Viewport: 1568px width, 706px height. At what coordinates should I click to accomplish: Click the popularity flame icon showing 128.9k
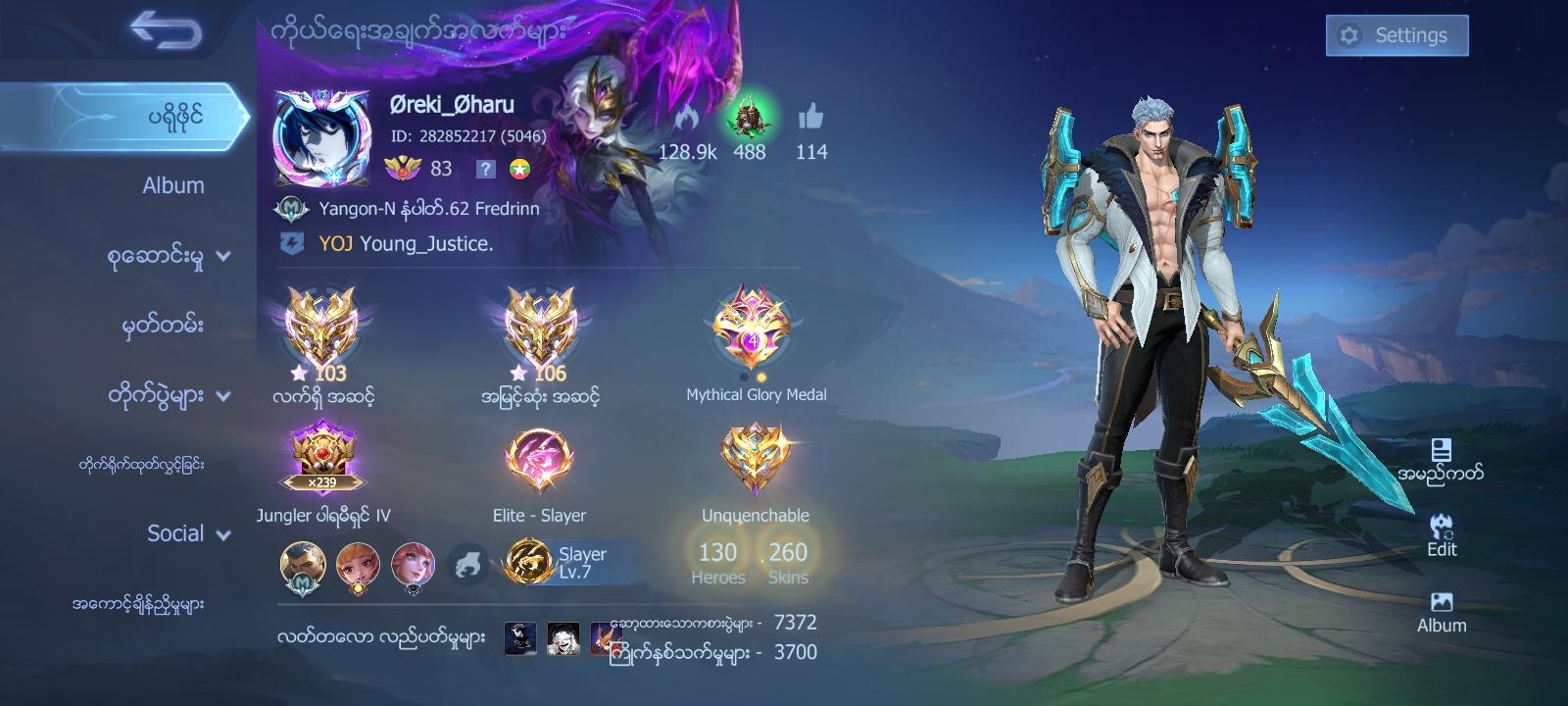coord(687,118)
